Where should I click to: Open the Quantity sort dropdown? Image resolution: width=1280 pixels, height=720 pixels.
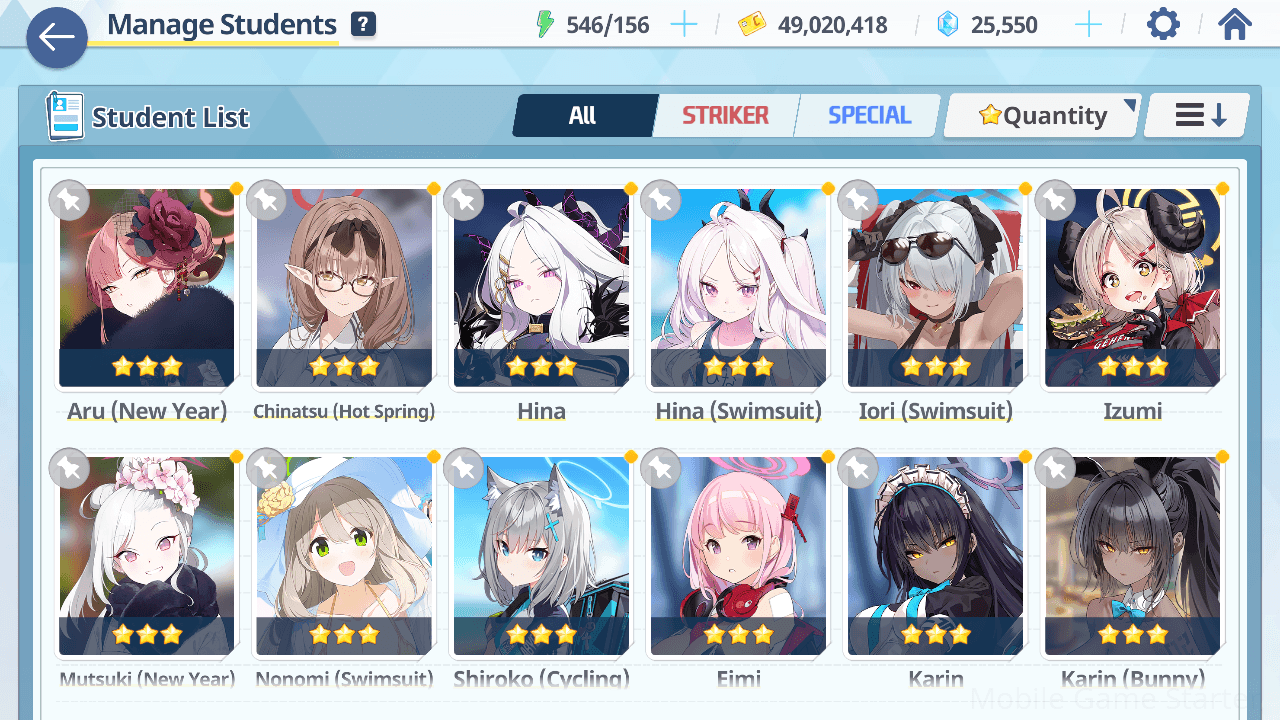pos(1043,116)
